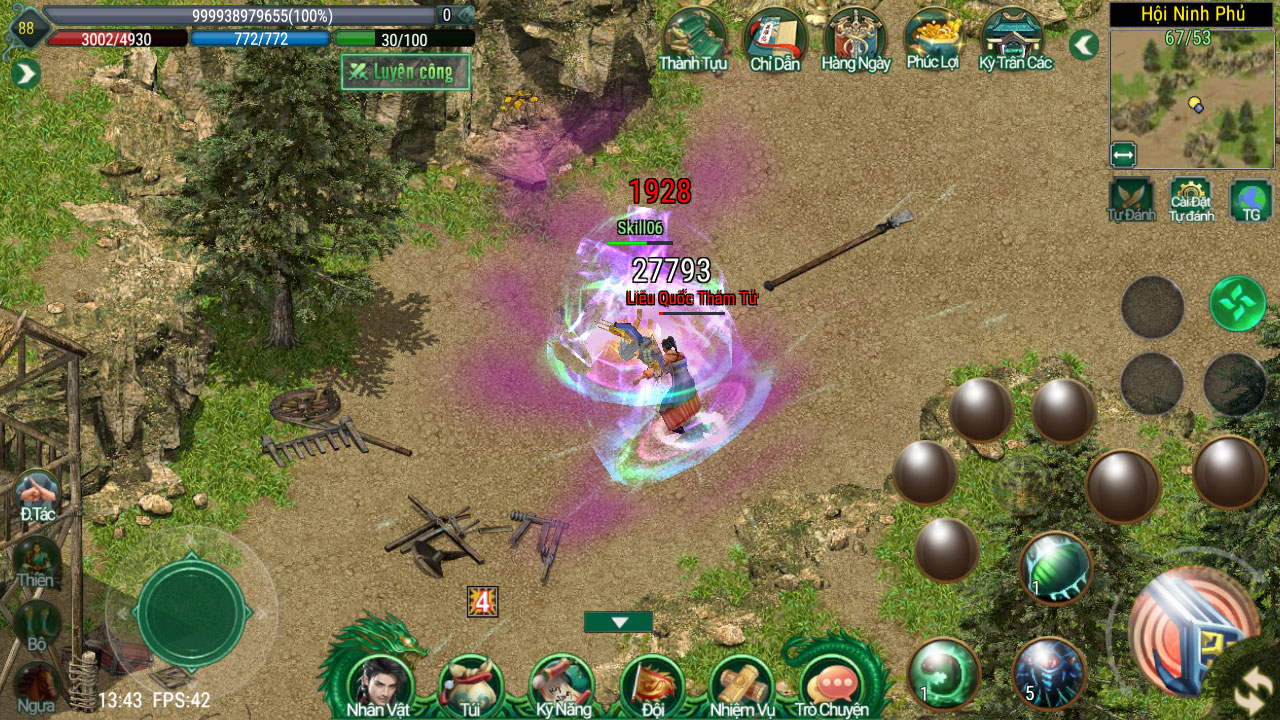Open the Kỳ Trân Các shop

(x=1014, y=38)
